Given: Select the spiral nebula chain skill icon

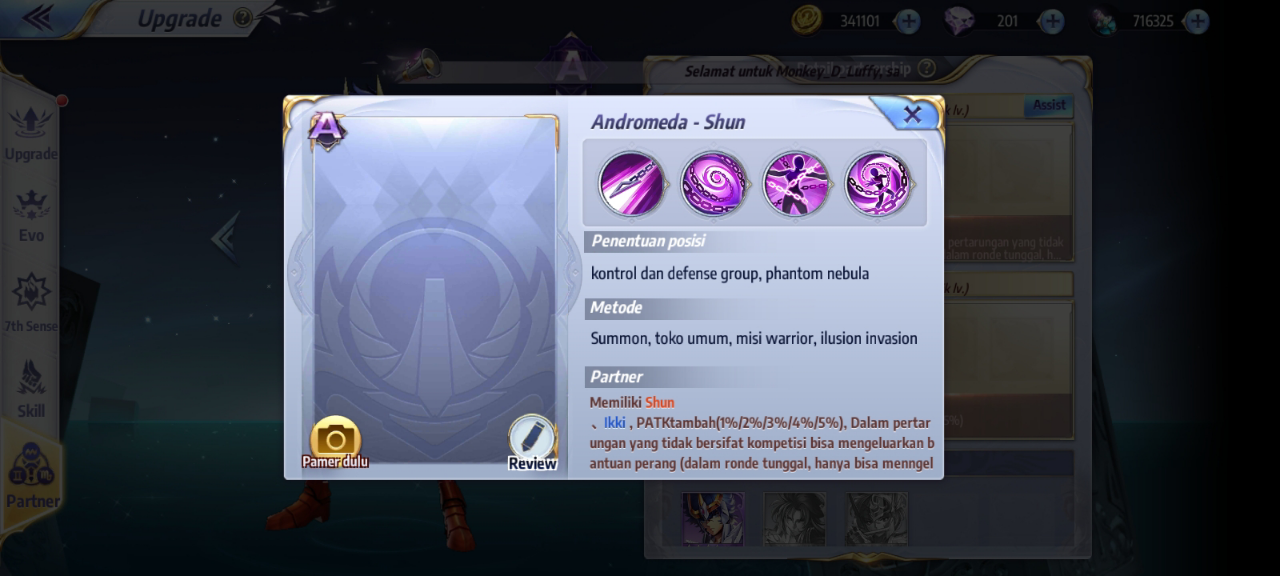Looking at the screenshot, I should [x=714, y=184].
